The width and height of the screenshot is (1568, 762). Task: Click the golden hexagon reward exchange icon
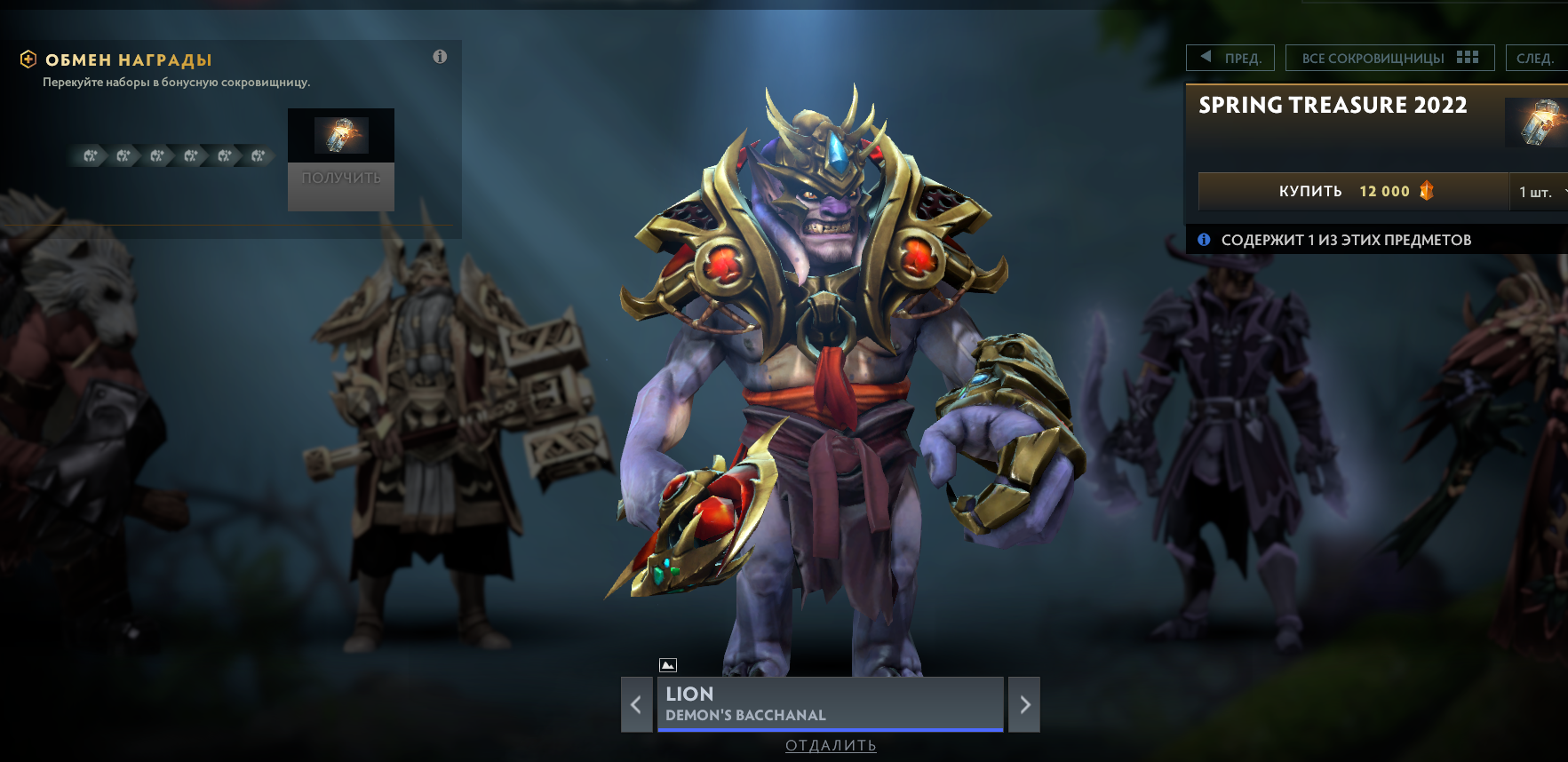coord(29,60)
